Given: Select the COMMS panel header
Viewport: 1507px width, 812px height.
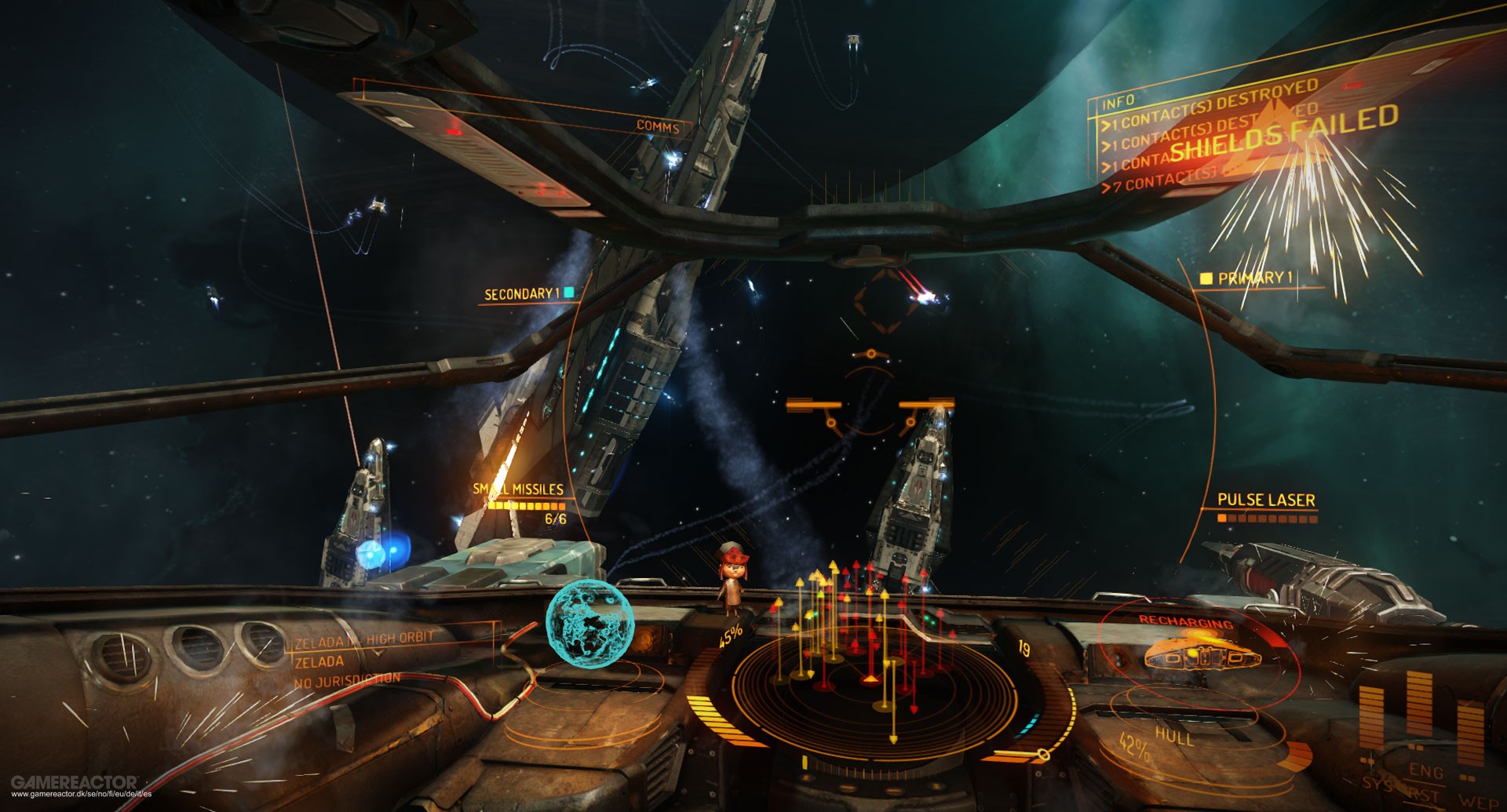Looking at the screenshot, I should (658, 126).
